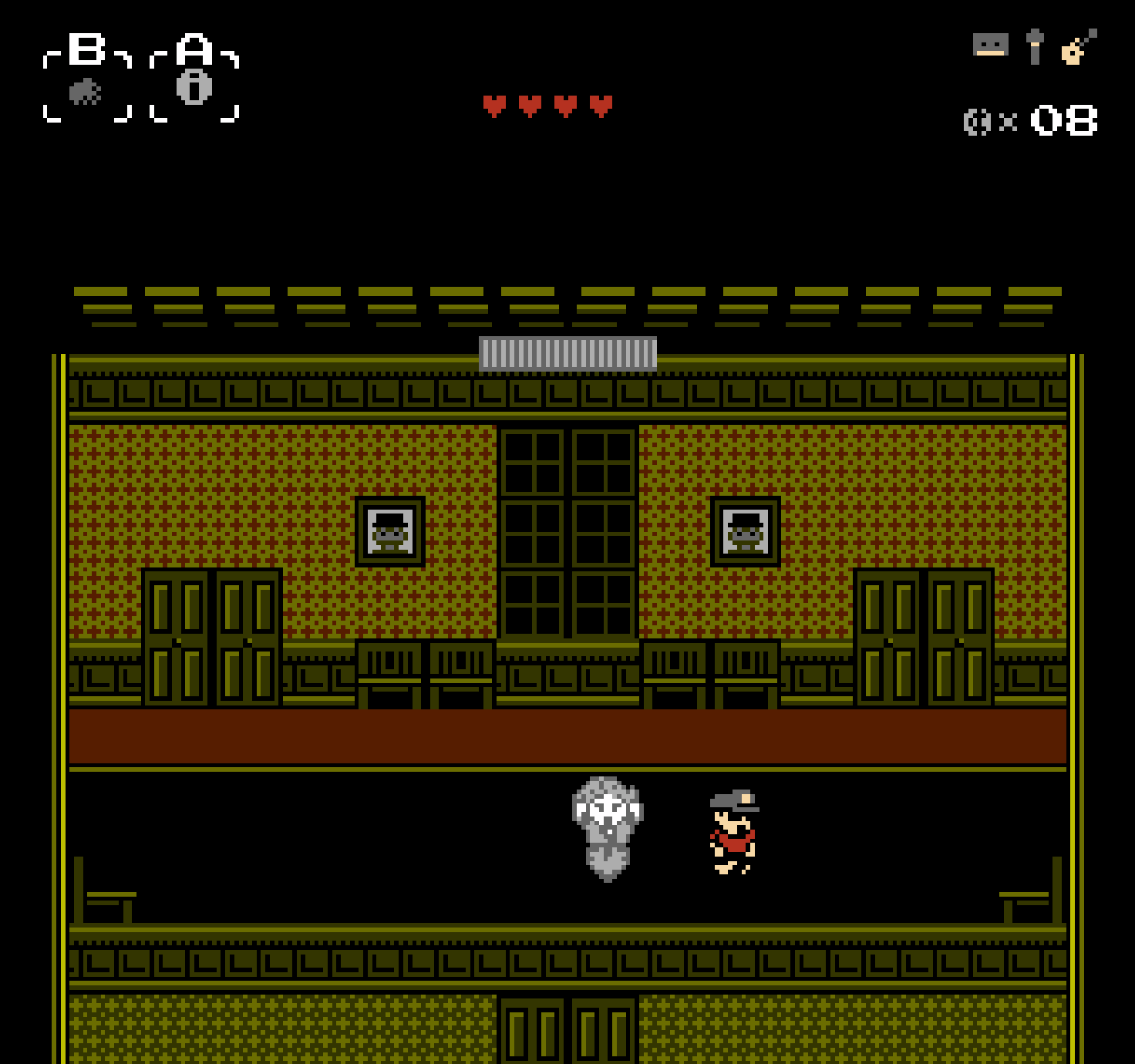Click the cassette tape icon
This screenshot has height=1064, width=1135.
point(990,45)
